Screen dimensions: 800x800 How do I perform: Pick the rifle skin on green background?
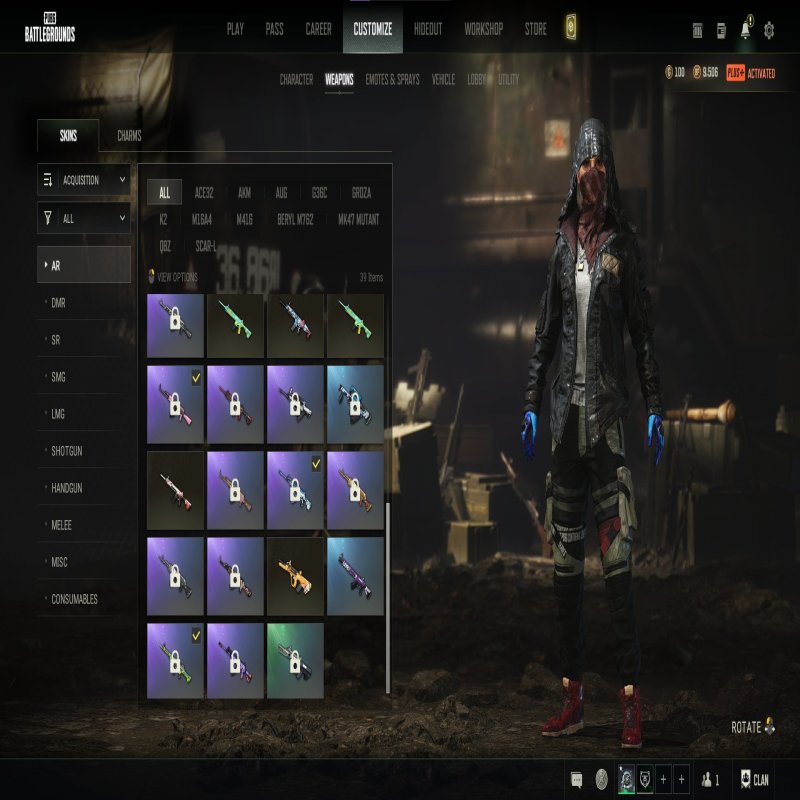pyautogui.click(x=295, y=660)
